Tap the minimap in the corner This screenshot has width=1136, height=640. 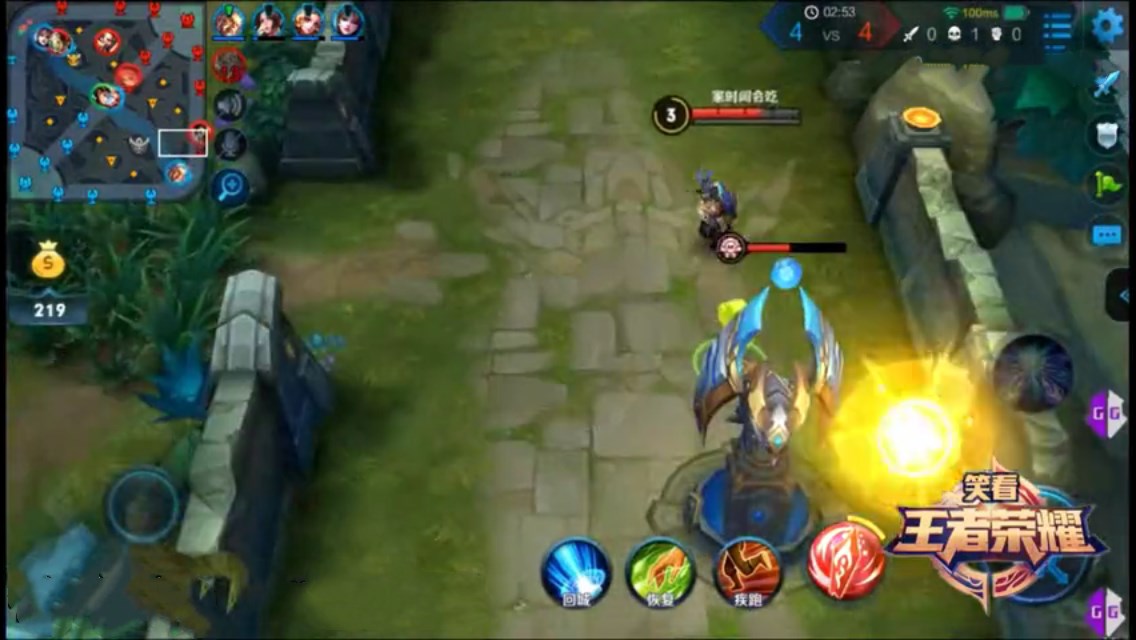tap(106, 100)
